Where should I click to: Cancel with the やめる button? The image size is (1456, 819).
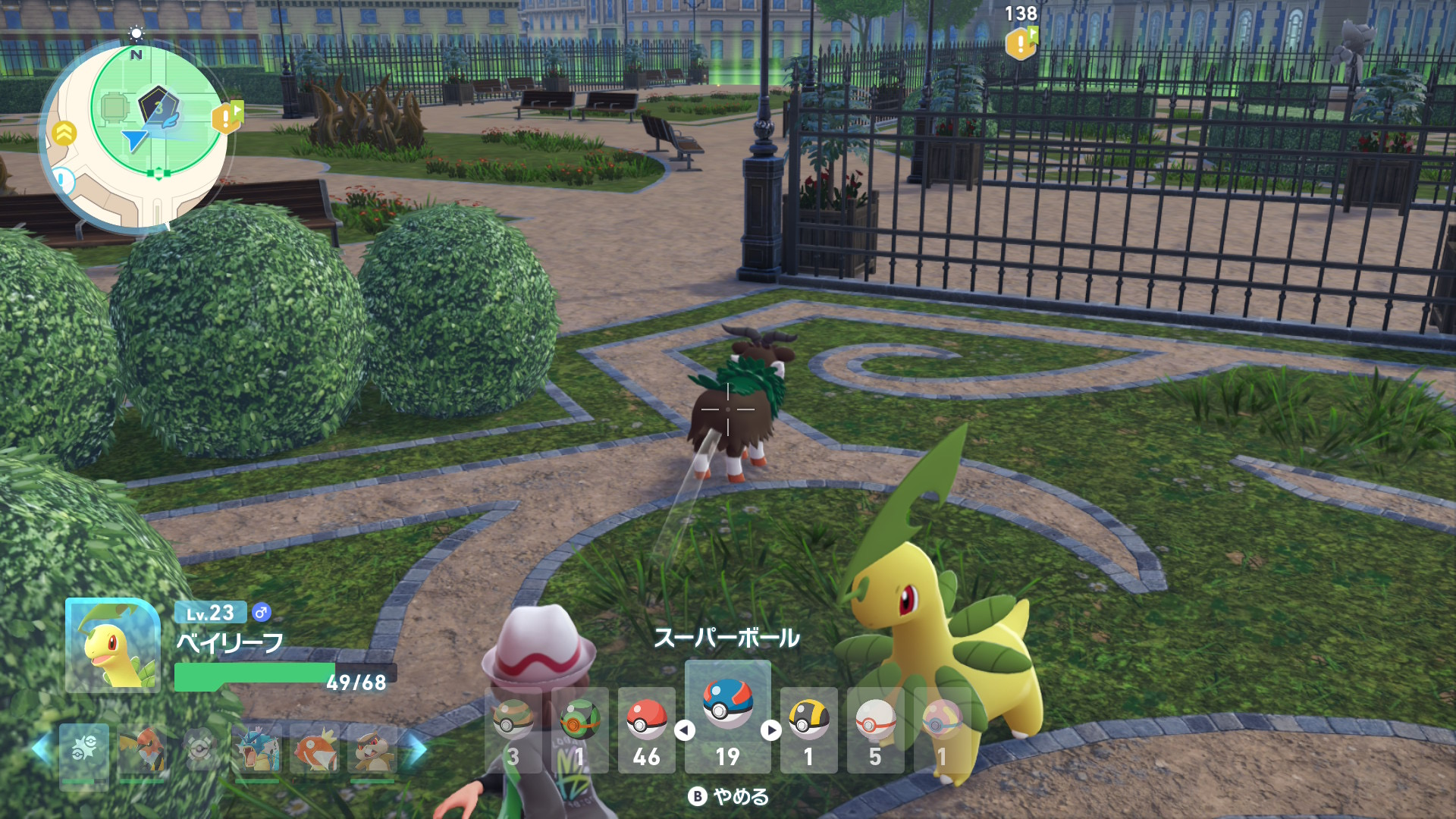coord(729,796)
